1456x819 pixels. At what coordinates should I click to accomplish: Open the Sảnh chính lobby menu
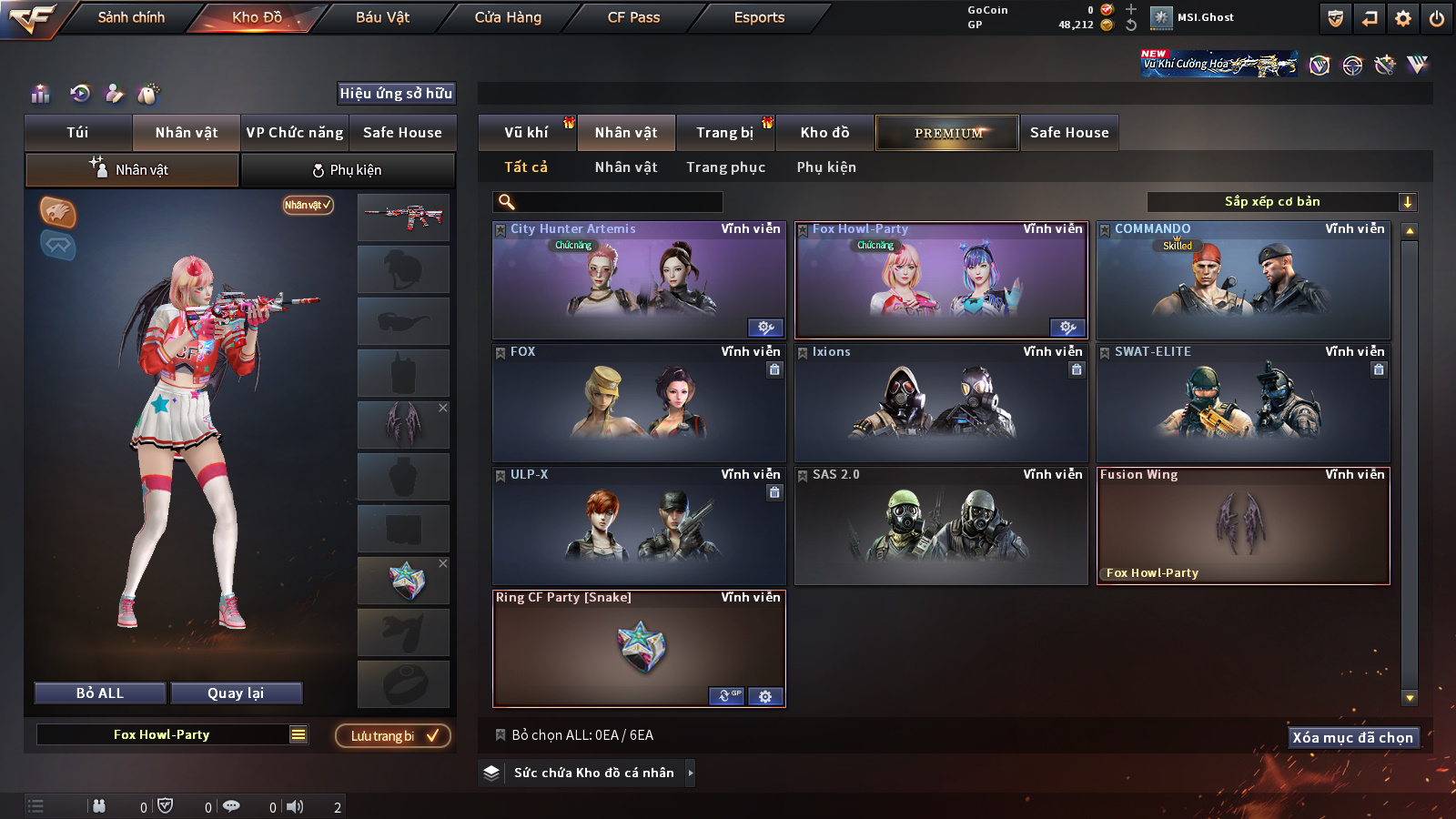(x=131, y=17)
